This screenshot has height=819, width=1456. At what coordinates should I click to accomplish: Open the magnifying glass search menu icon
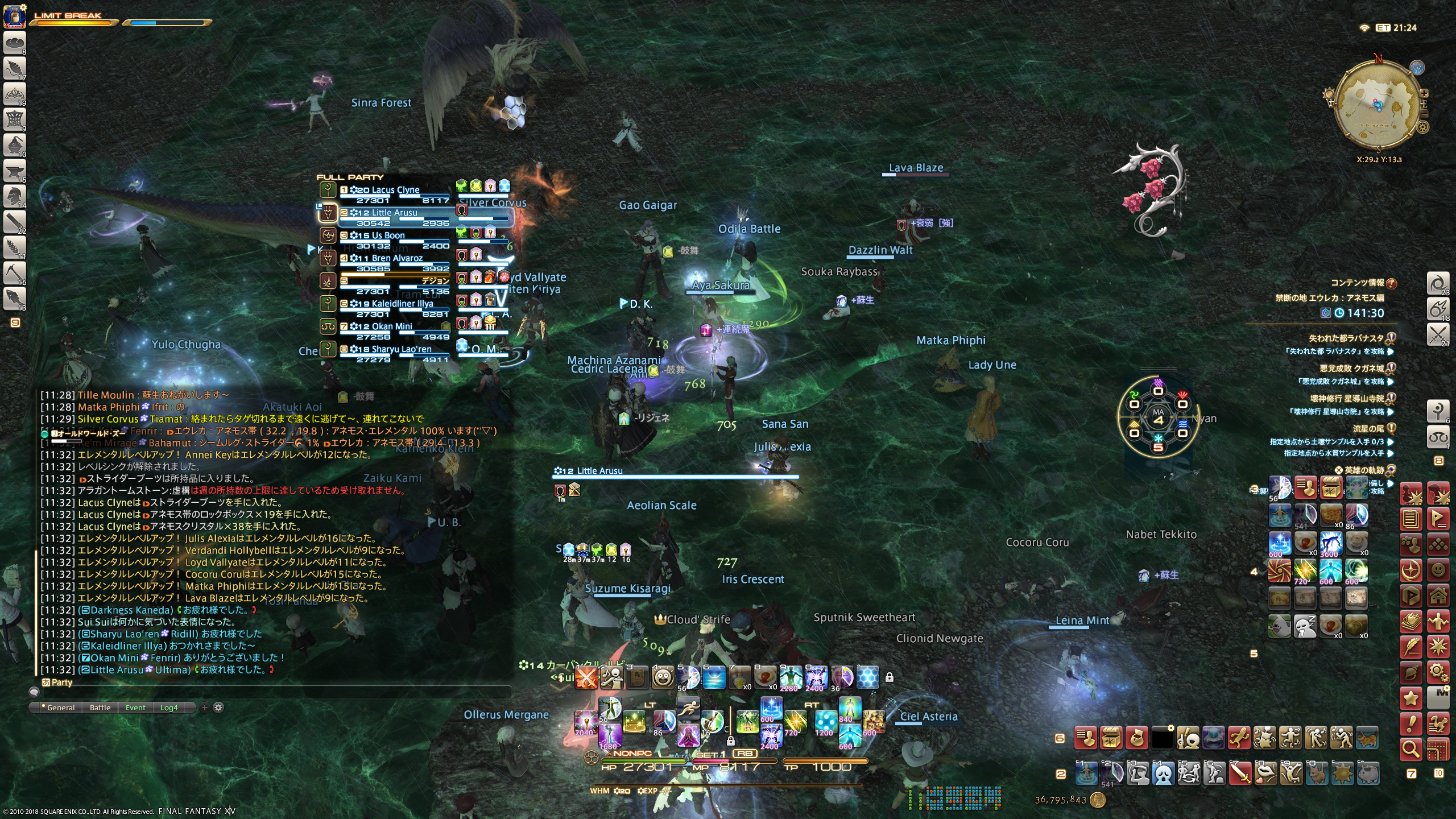tap(1411, 750)
